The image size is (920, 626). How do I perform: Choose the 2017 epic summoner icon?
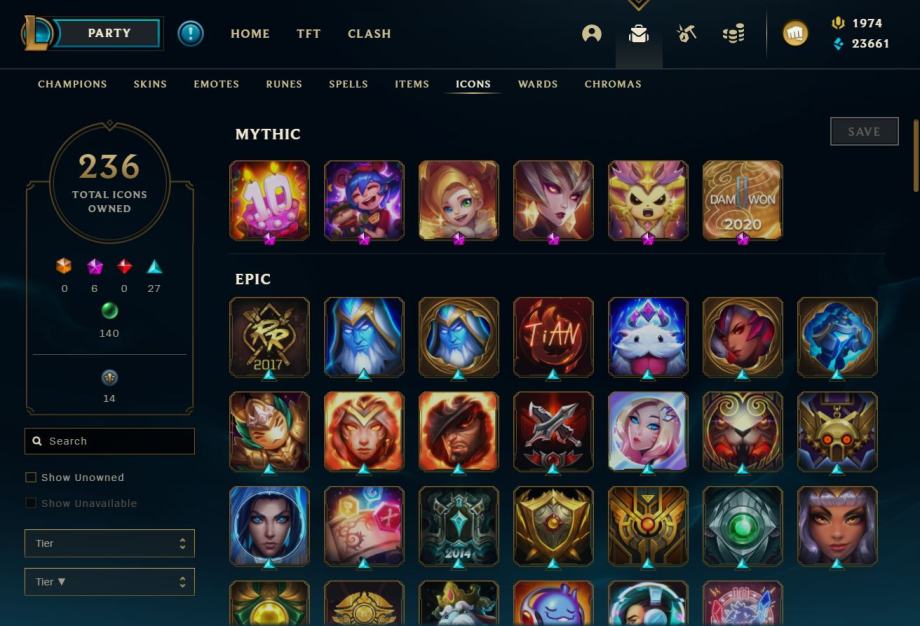269,336
